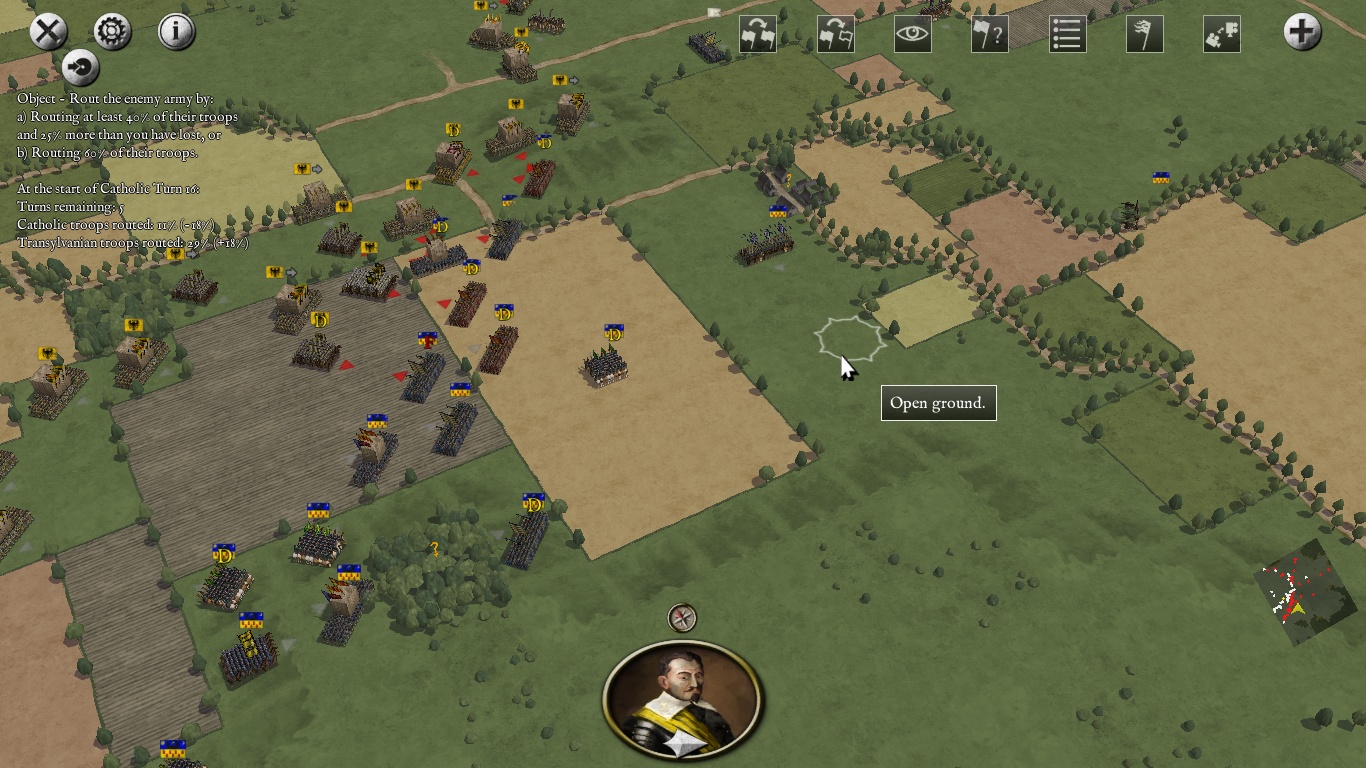Click the two-flags cycle-arrow toolbar icon
Image resolution: width=1366 pixels, height=768 pixels.
(x=757, y=34)
